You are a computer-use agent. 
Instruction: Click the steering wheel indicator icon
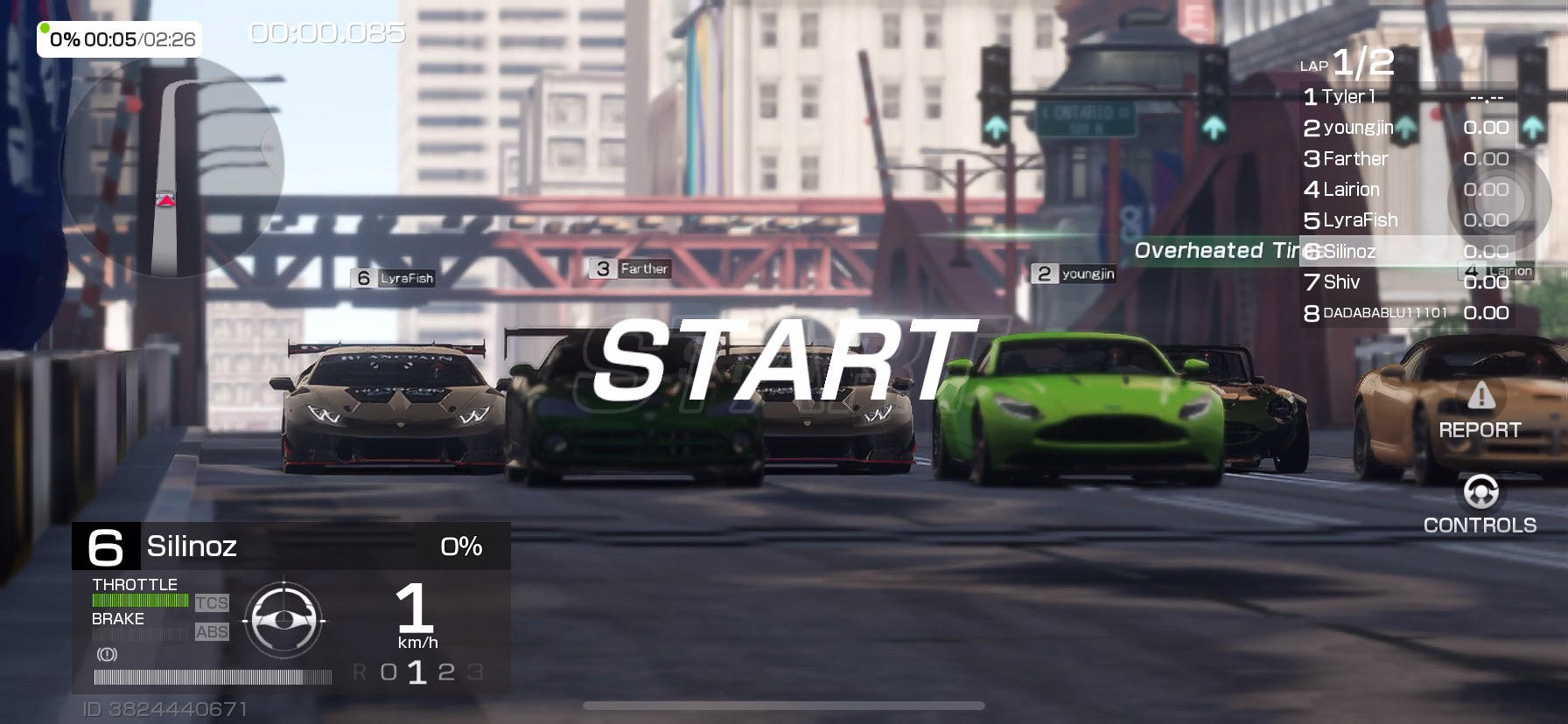coord(283,619)
